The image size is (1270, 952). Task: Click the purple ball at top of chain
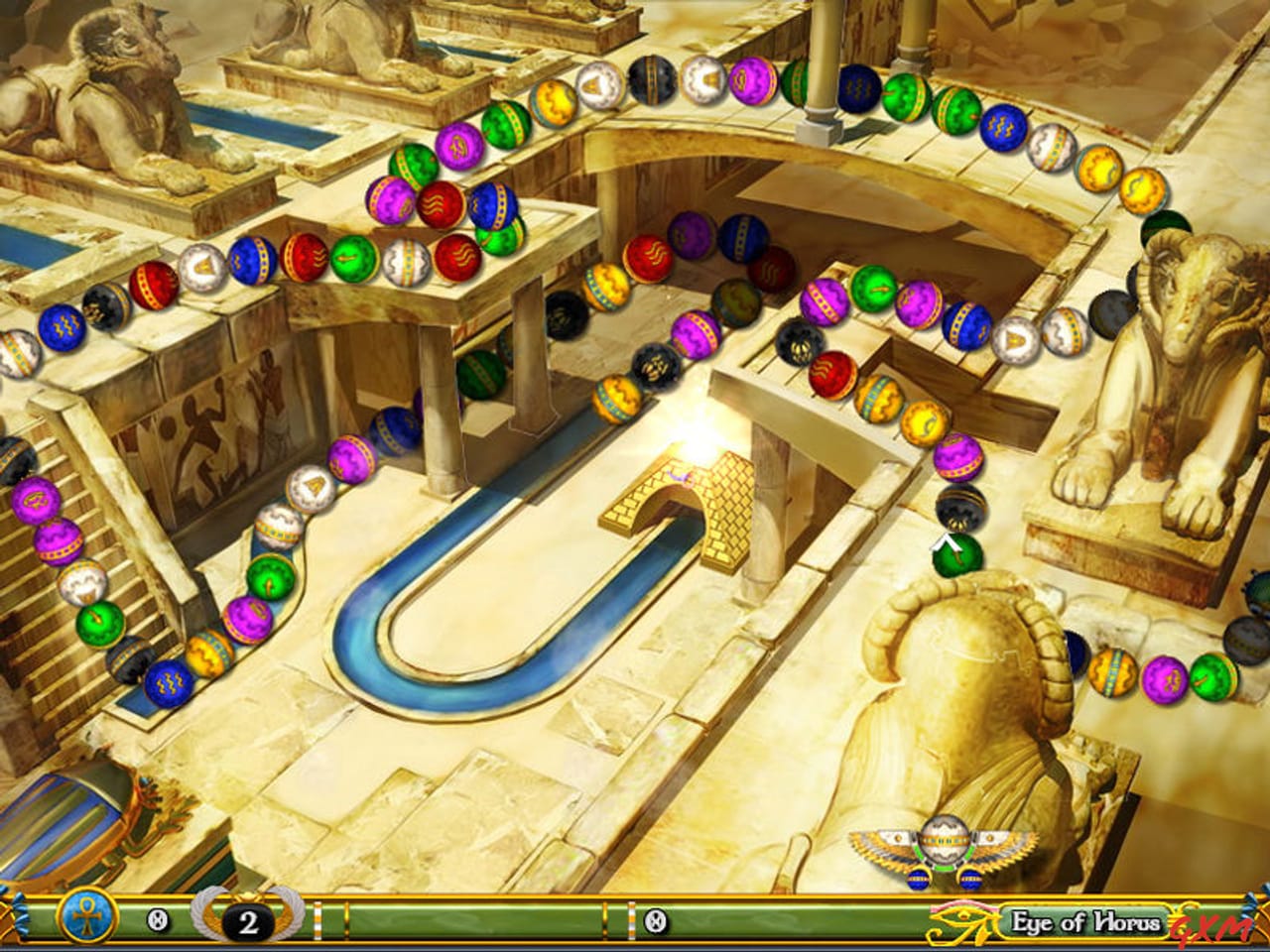[x=751, y=81]
